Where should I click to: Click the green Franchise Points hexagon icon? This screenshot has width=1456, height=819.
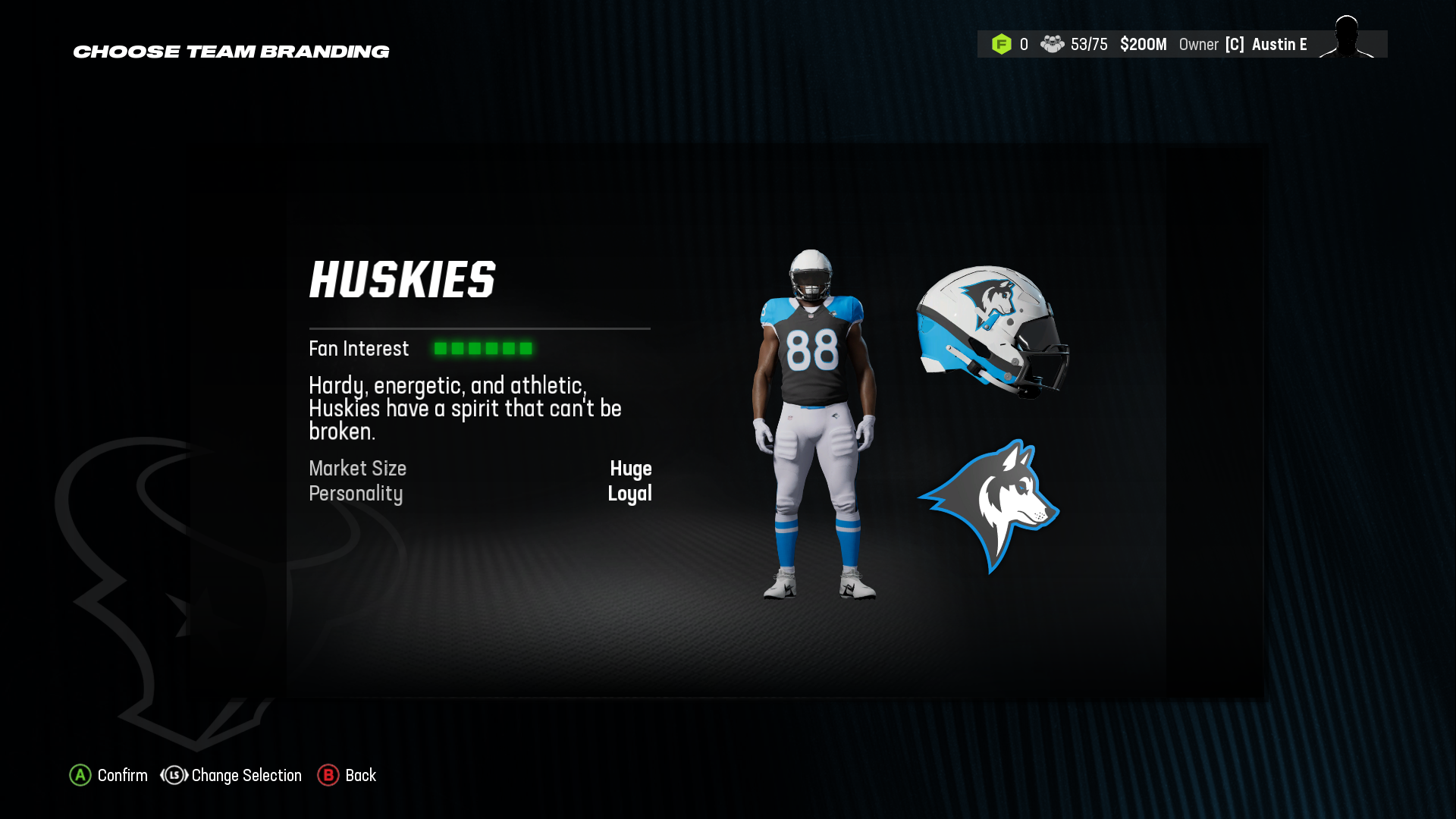pyautogui.click(x=1003, y=44)
